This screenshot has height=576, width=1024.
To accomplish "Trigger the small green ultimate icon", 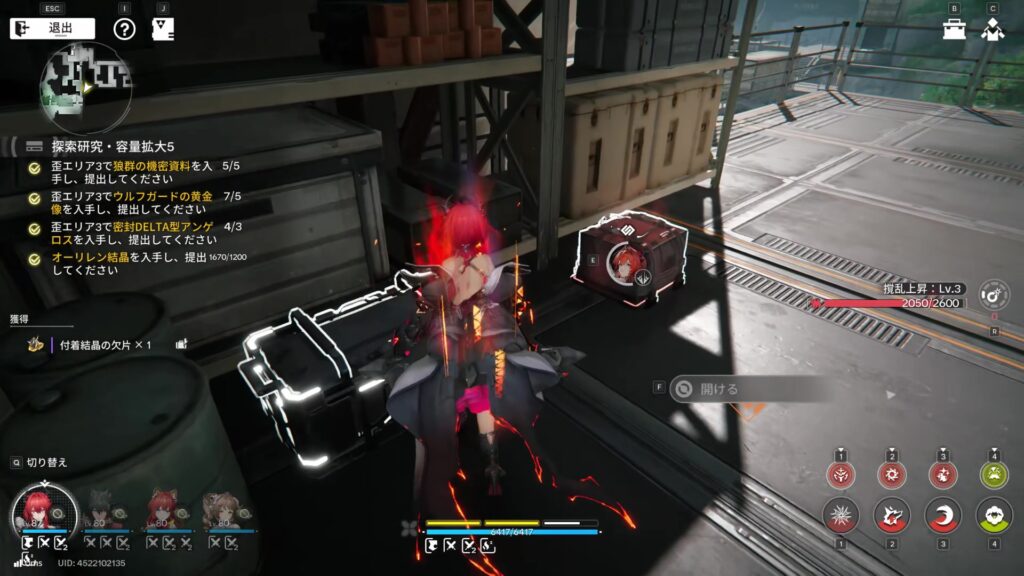I will pyautogui.click(x=994, y=474).
